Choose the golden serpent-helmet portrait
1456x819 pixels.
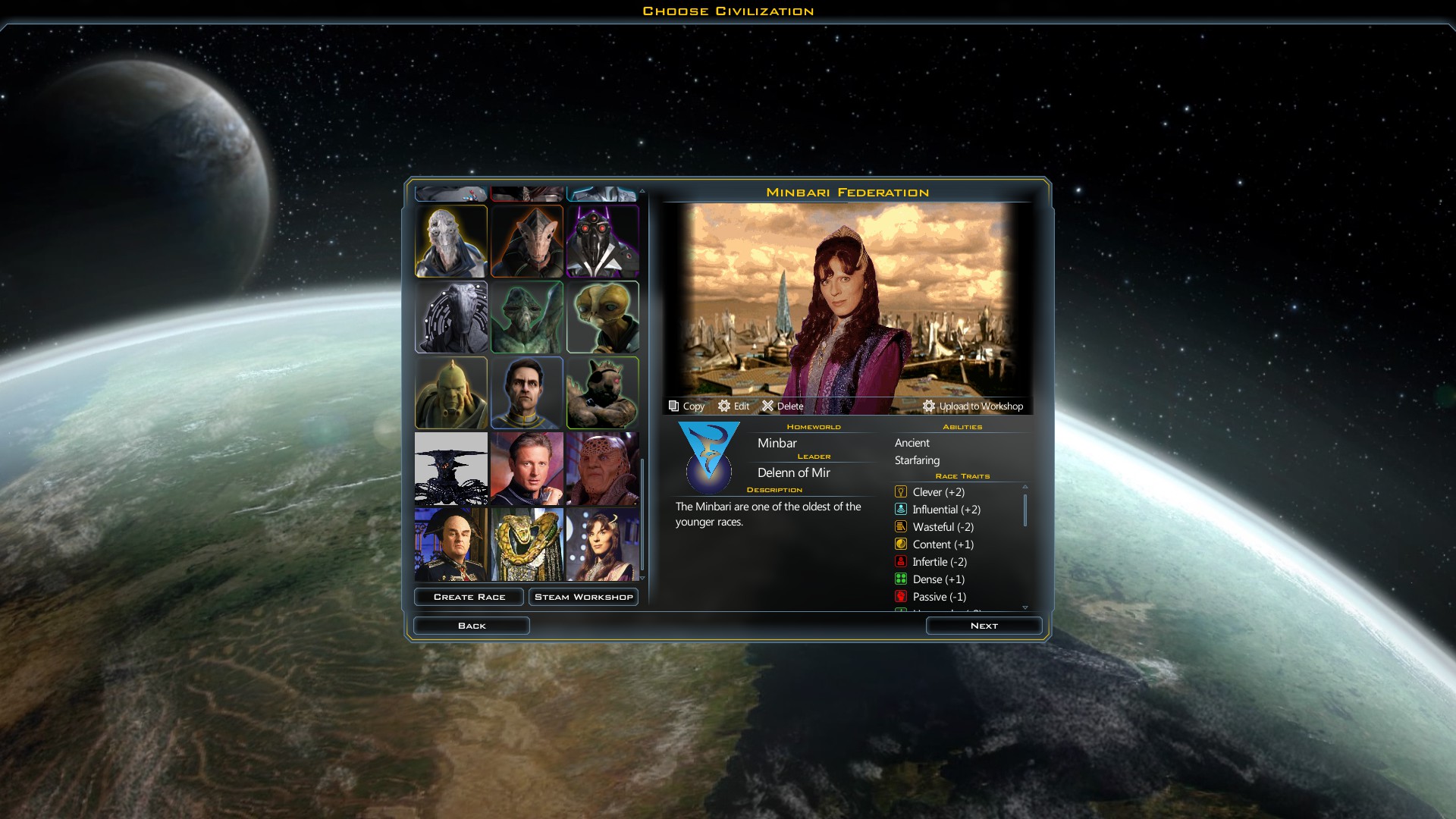[x=526, y=544]
